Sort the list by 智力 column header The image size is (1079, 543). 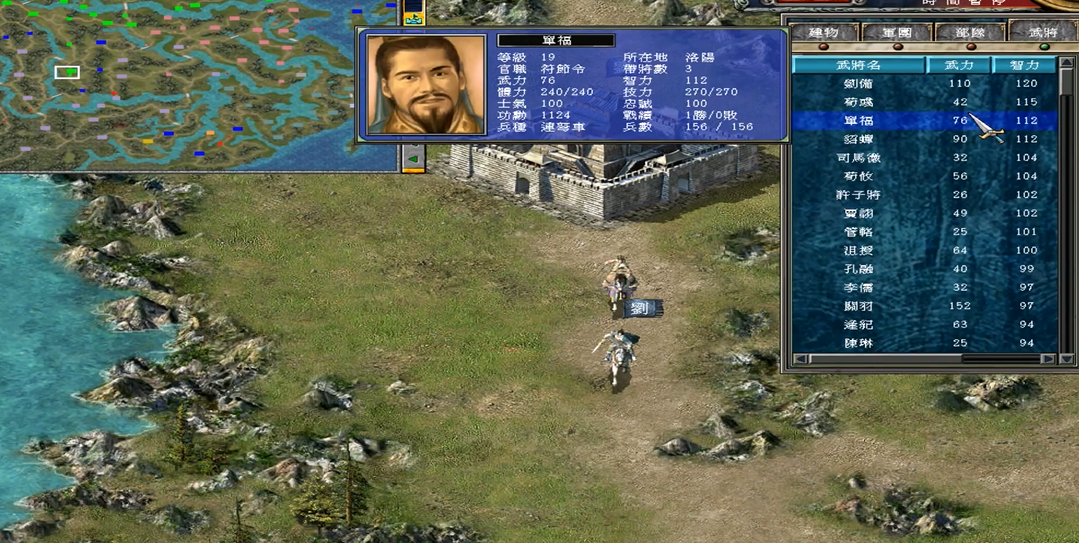coord(1025,65)
